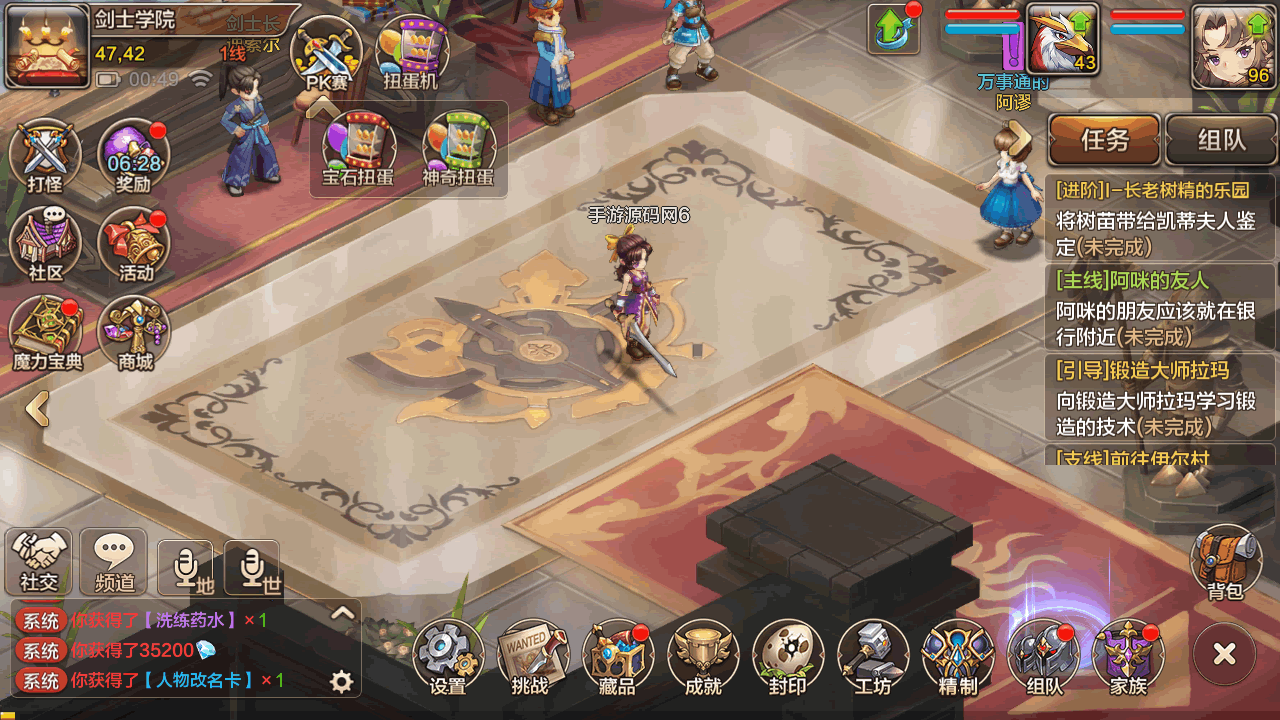Open the 社交 handshake social button
This screenshot has height=720, width=1280.
[39, 561]
